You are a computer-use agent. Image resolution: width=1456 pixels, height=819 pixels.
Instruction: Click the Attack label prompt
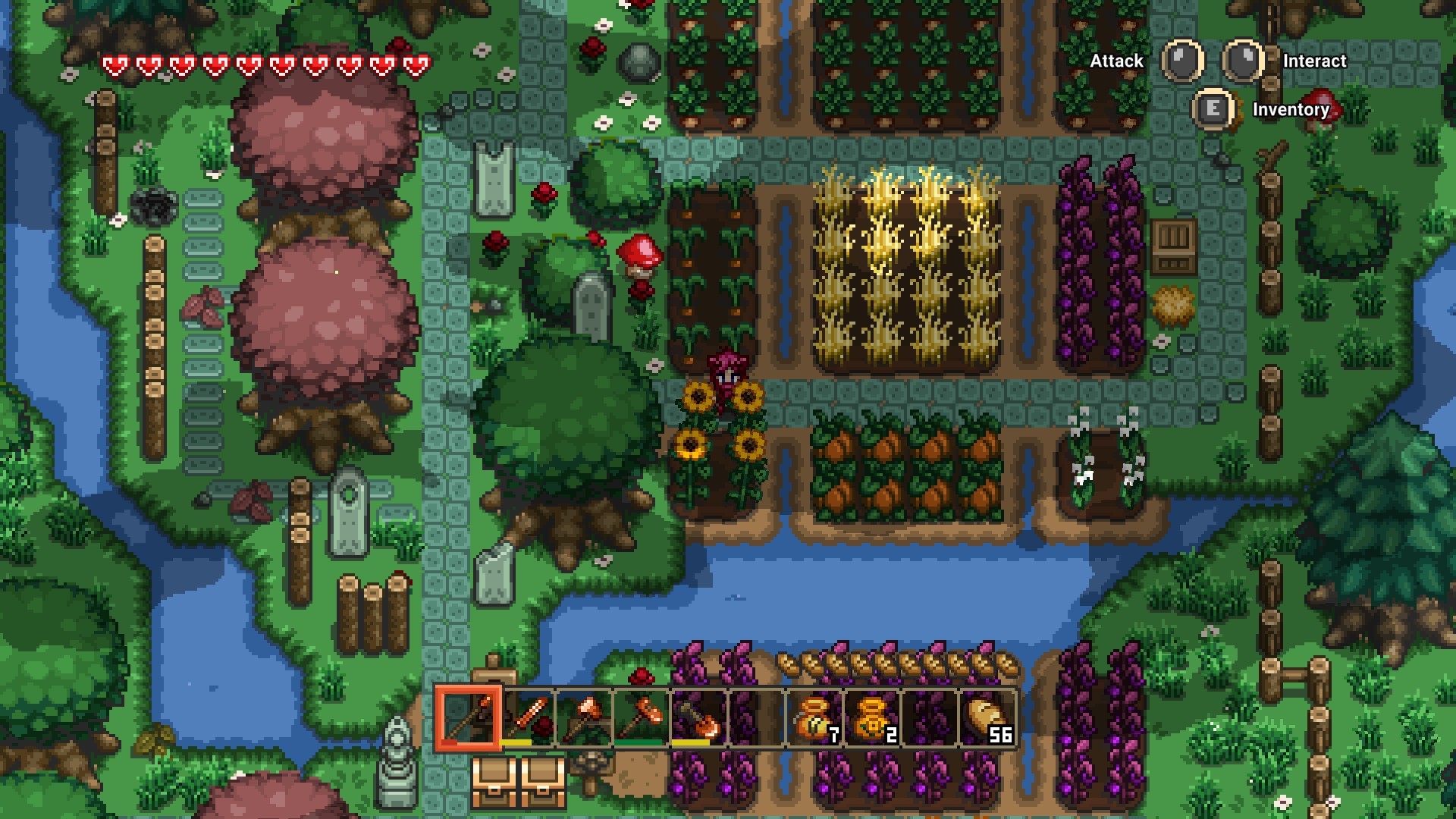click(x=1116, y=61)
